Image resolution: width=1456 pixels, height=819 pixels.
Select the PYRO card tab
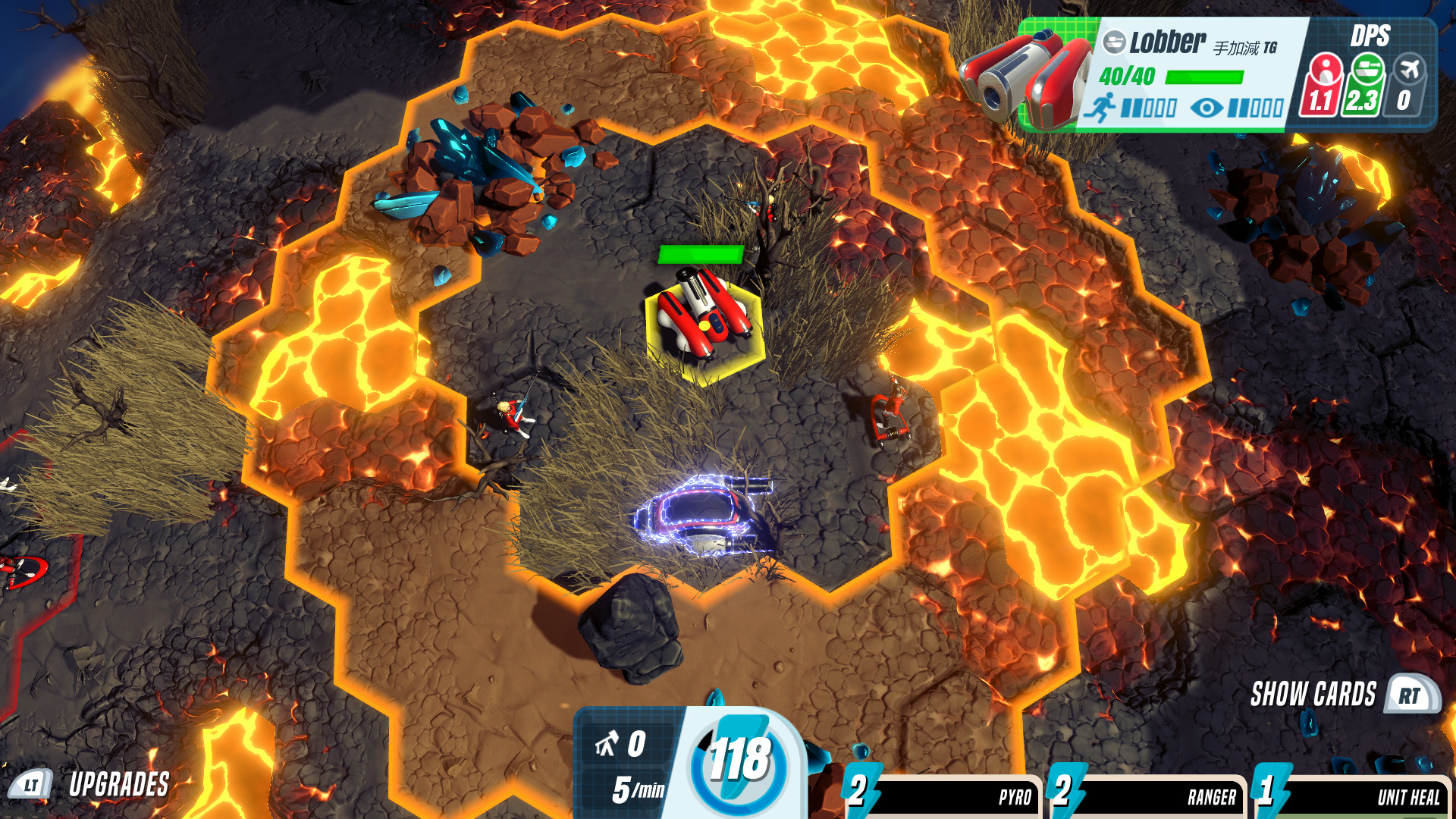pyautogui.click(x=1015, y=795)
